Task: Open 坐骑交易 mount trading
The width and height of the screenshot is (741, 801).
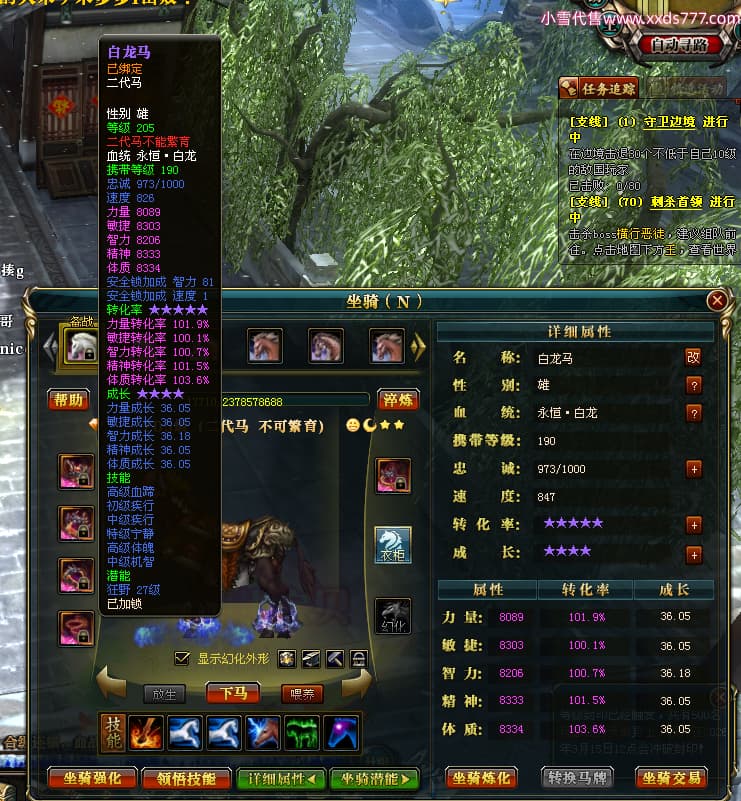Action: coord(670,777)
